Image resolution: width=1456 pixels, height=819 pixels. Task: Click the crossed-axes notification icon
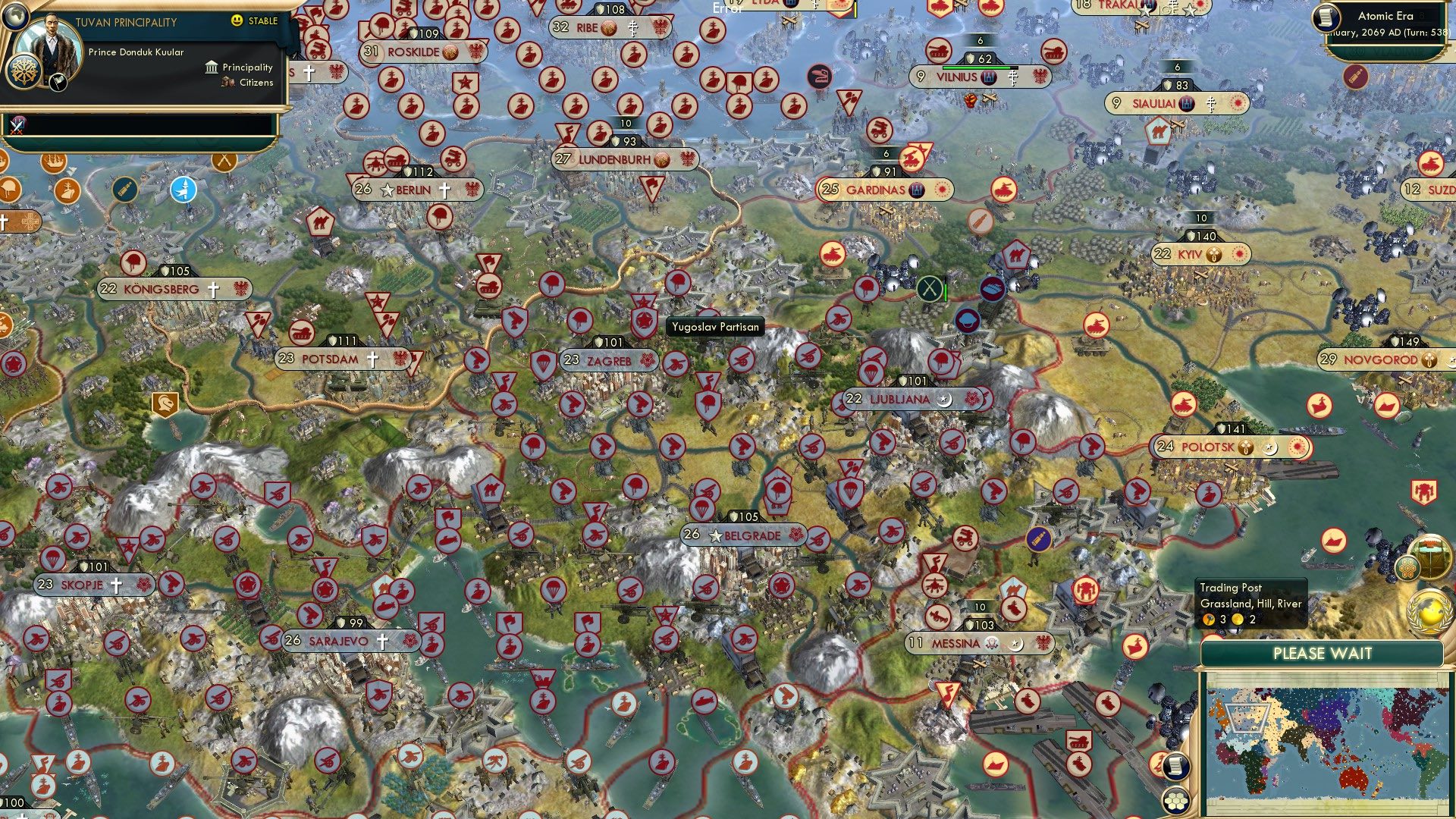pyautogui.click(x=224, y=162)
